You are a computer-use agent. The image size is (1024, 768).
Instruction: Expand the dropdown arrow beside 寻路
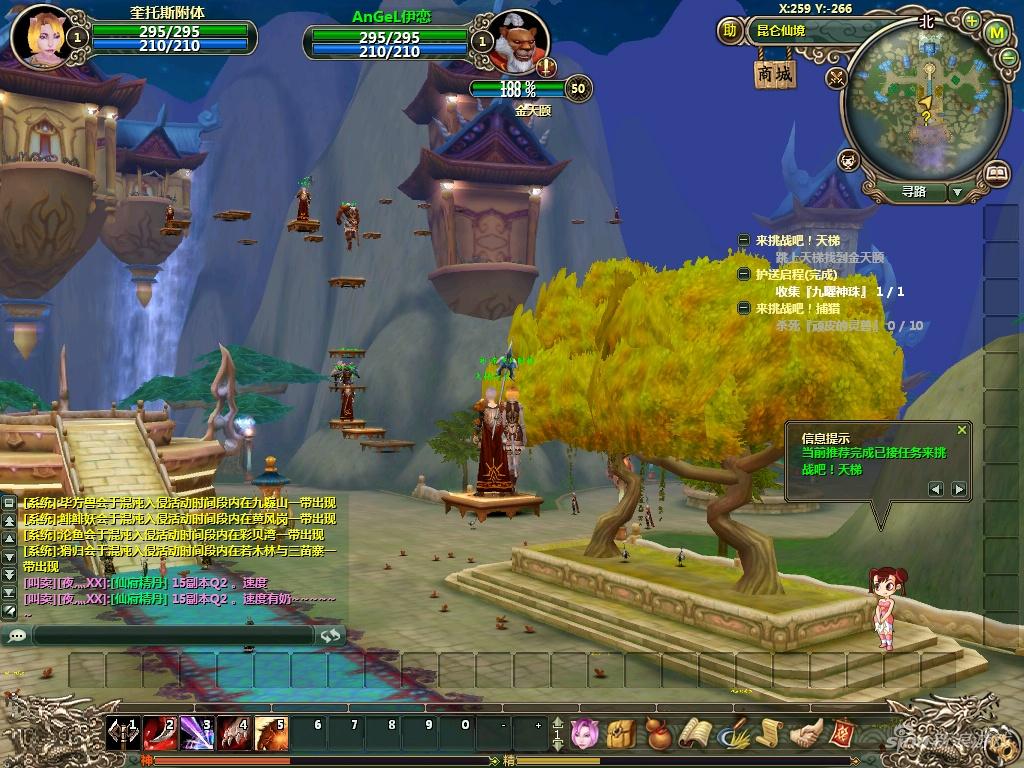coord(957,192)
